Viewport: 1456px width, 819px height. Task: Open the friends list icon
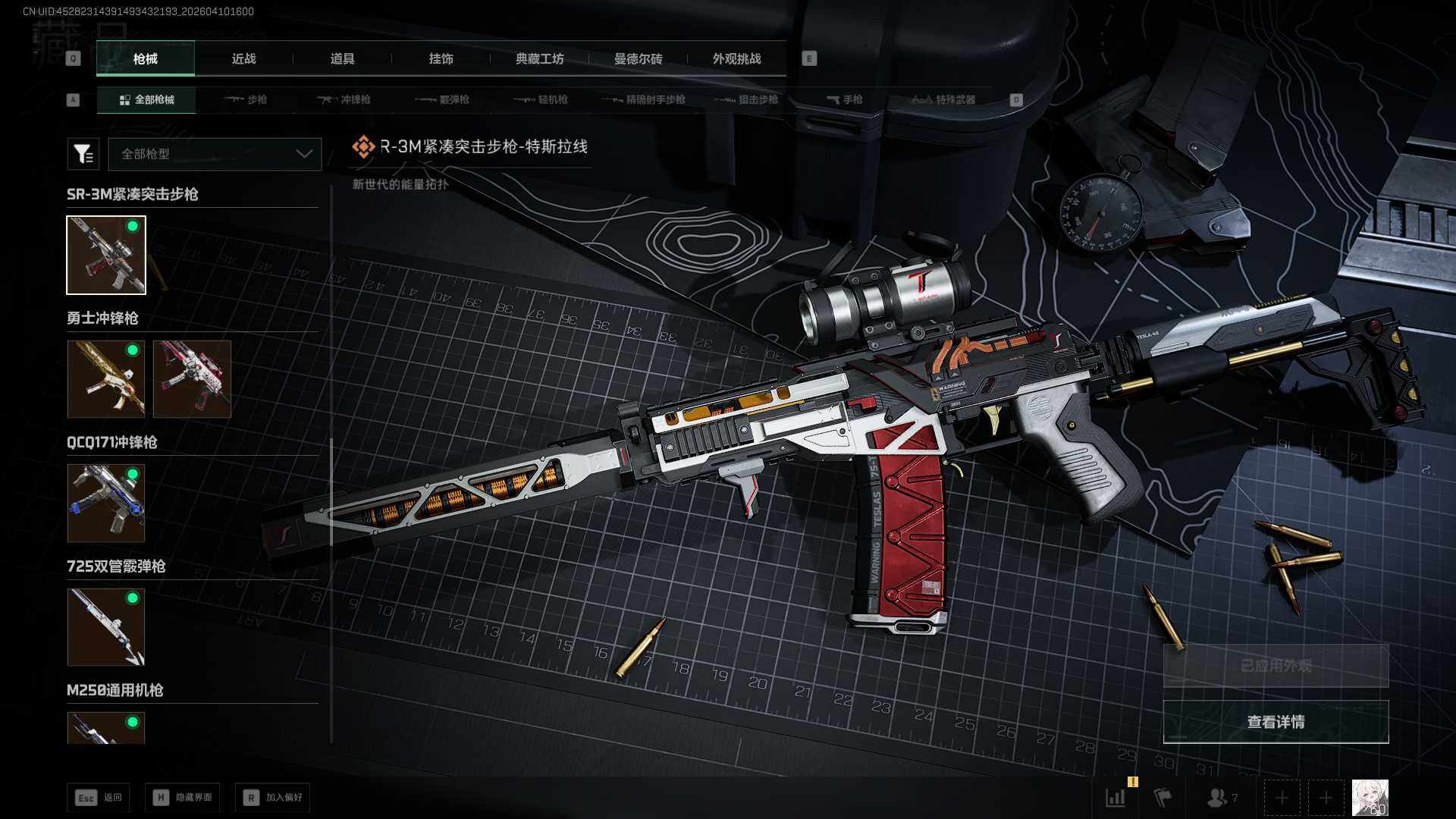click(1220, 798)
